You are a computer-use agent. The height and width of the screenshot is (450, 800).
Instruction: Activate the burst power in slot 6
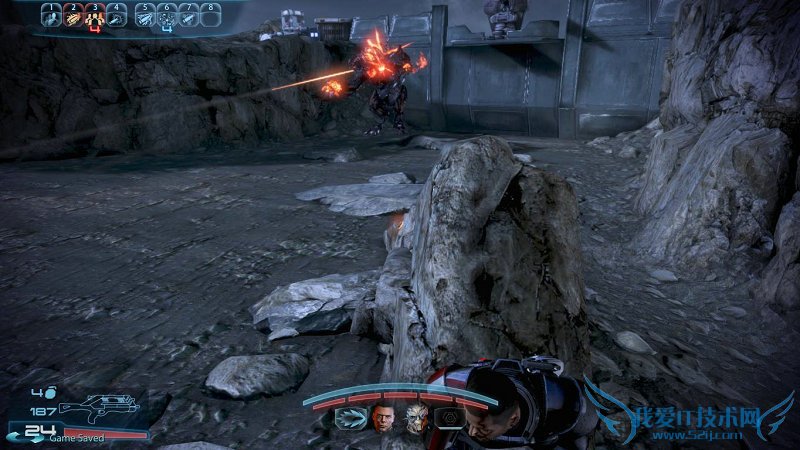tap(167, 15)
